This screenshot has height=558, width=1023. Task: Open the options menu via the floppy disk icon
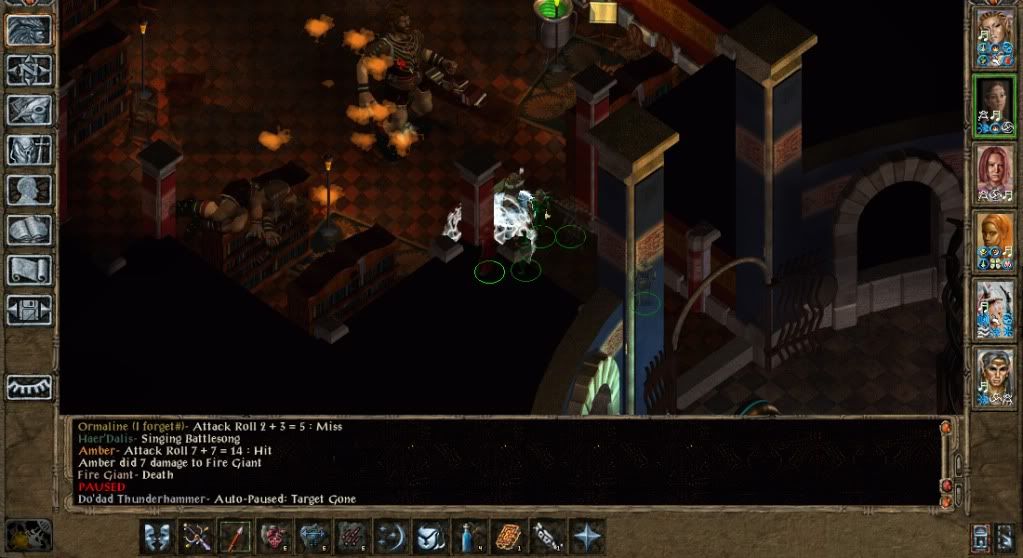pos(28,309)
